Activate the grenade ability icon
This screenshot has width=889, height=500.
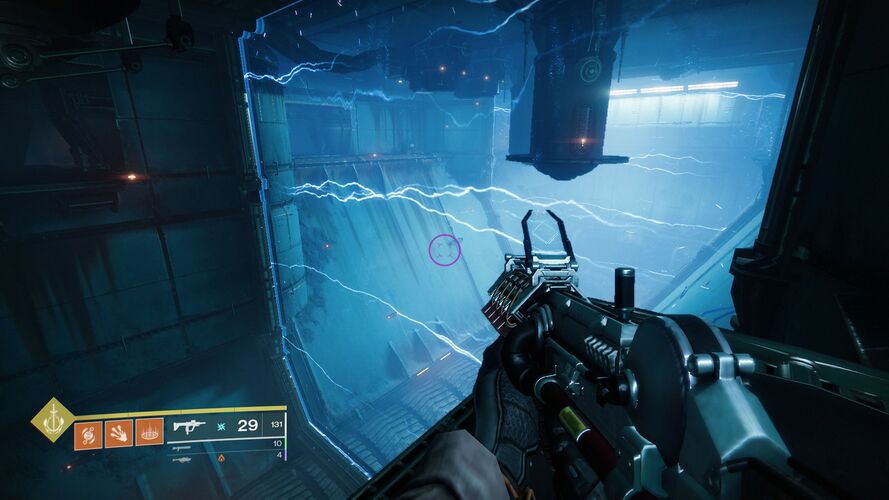88,434
